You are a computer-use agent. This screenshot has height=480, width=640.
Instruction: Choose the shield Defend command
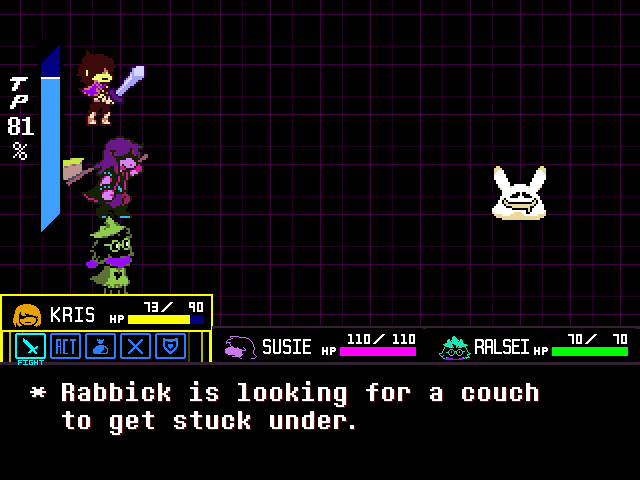tap(171, 346)
